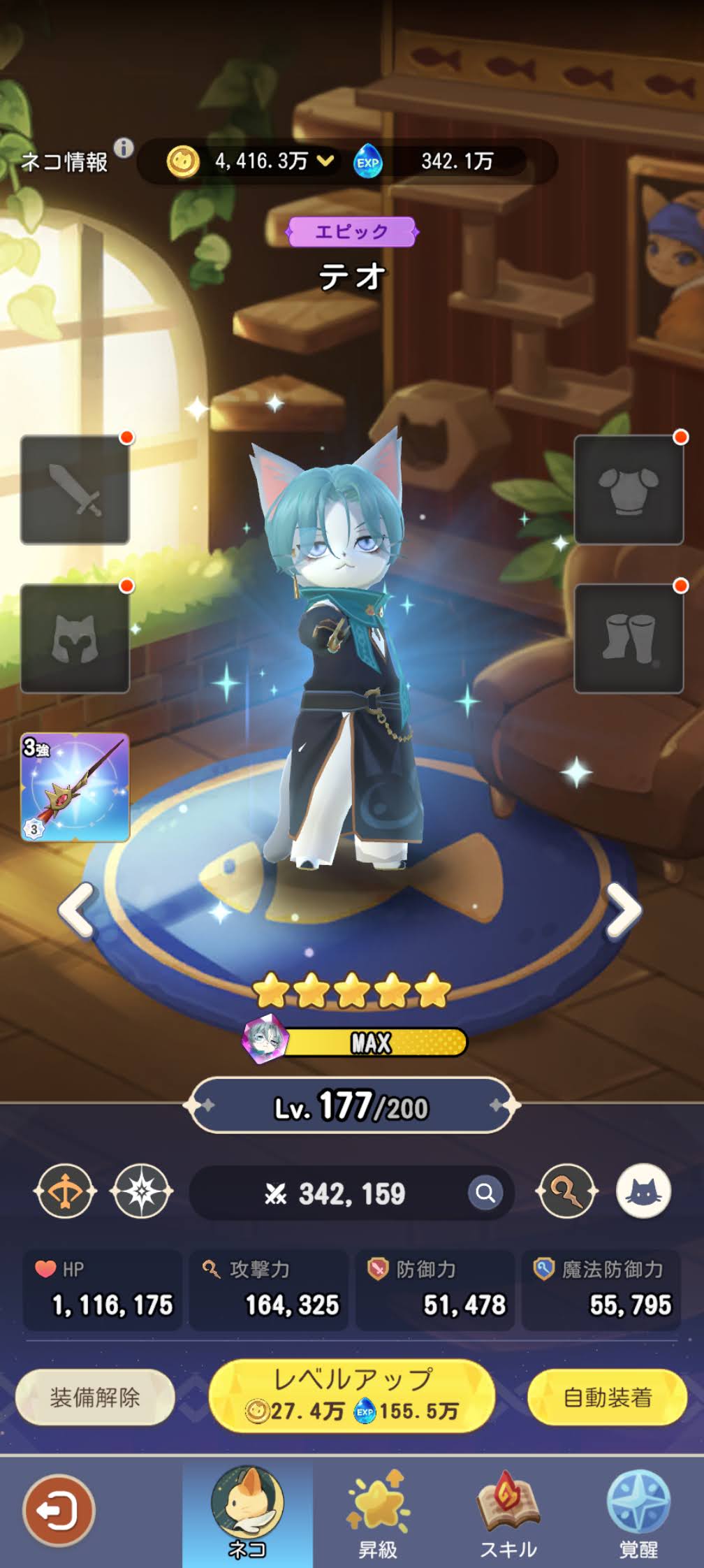Select the empty helmet equipment slot
This screenshot has height=1568, width=704.
point(75,639)
